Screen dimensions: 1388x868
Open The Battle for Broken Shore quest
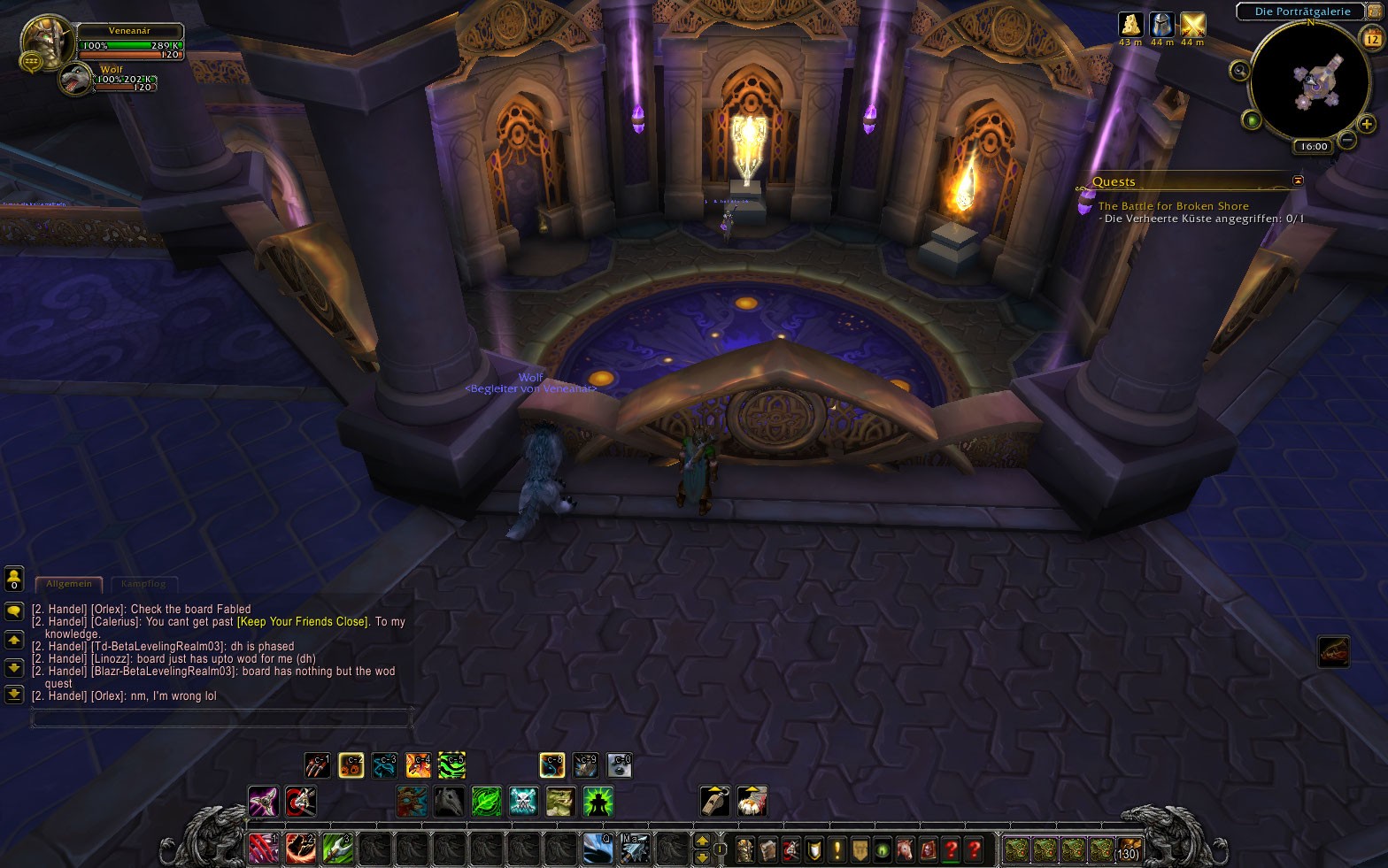tap(1173, 206)
